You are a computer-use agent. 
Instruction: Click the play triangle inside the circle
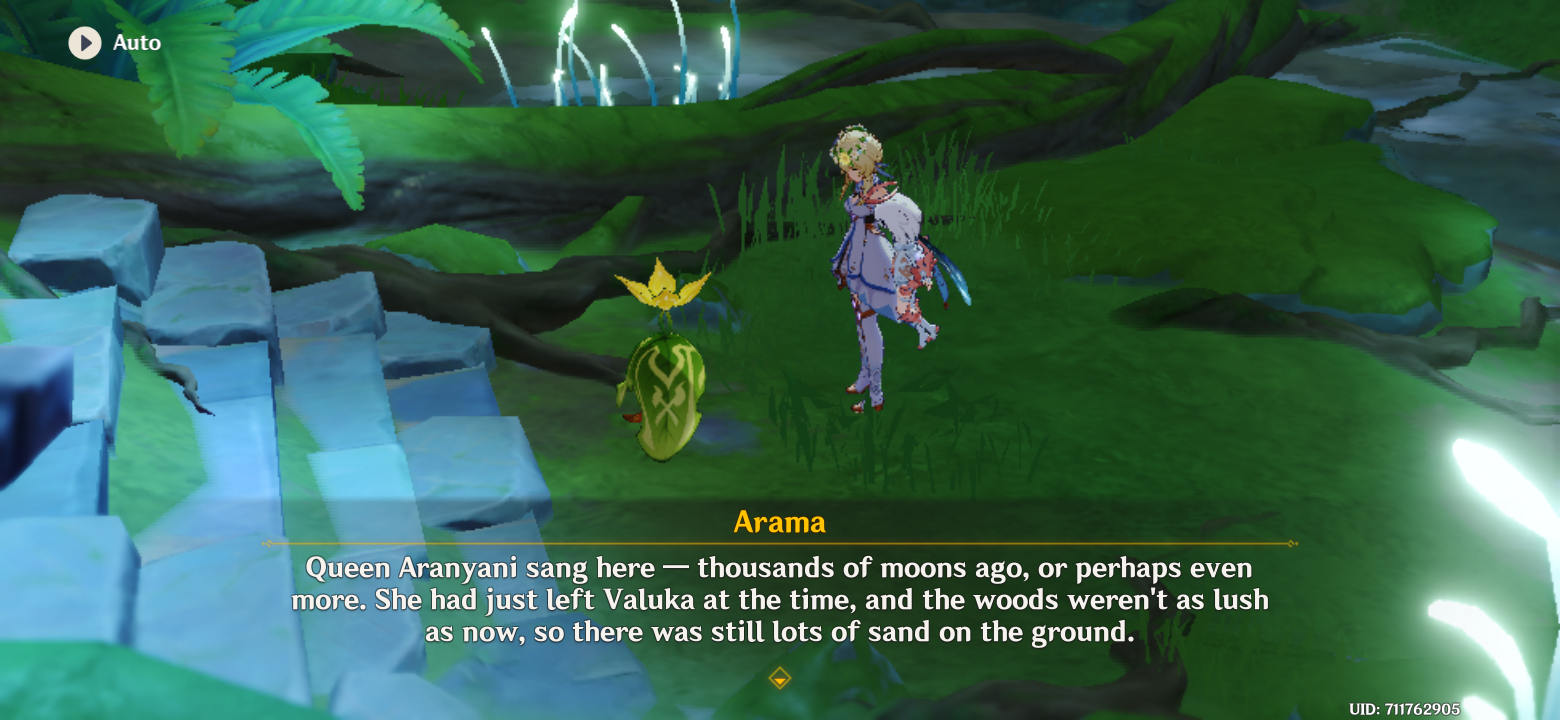[85, 43]
